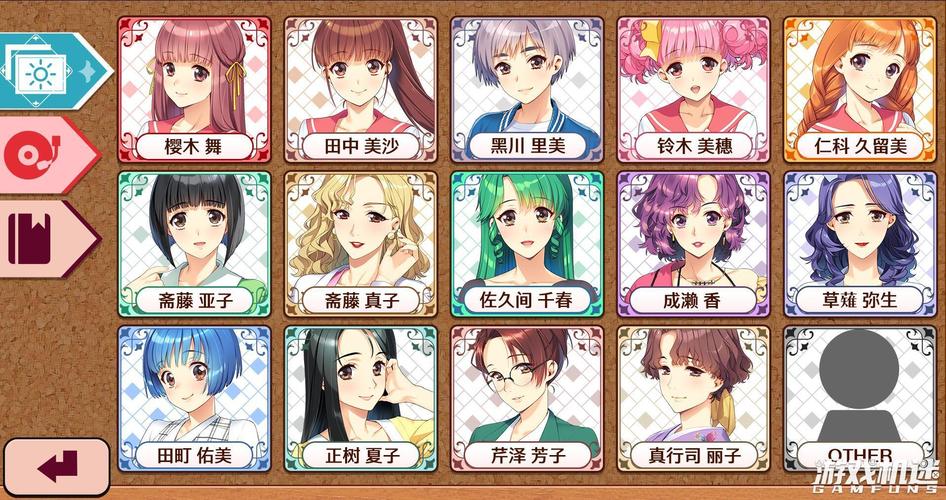Switch to the picture gallery tab
The height and width of the screenshot is (500, 946).
pos(48,71)
